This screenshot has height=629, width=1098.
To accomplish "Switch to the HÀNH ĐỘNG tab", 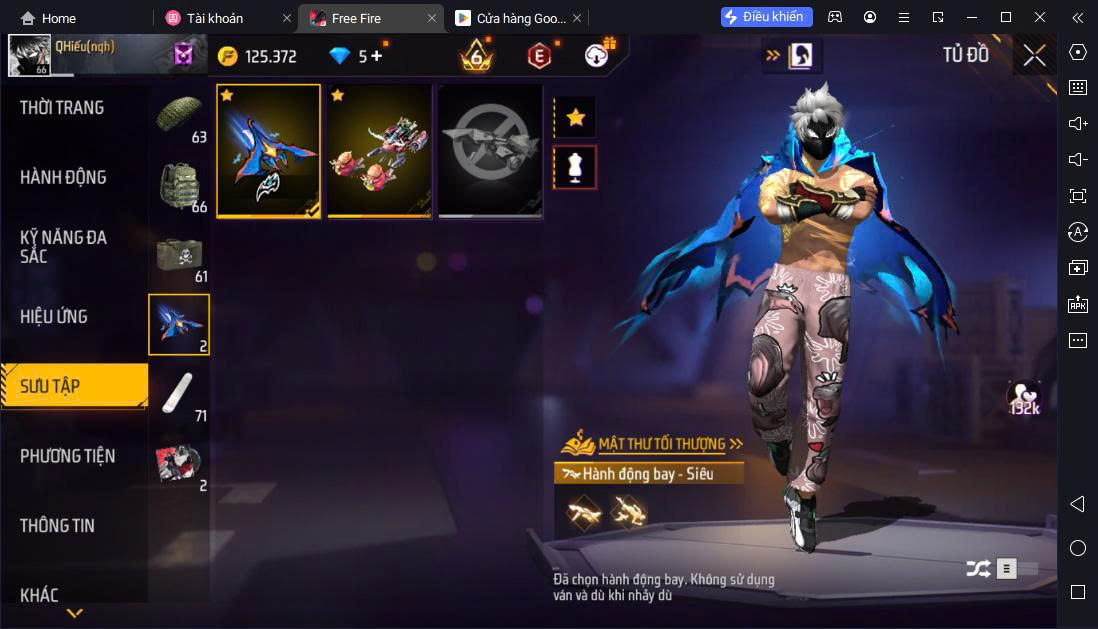I will point(63,178).
